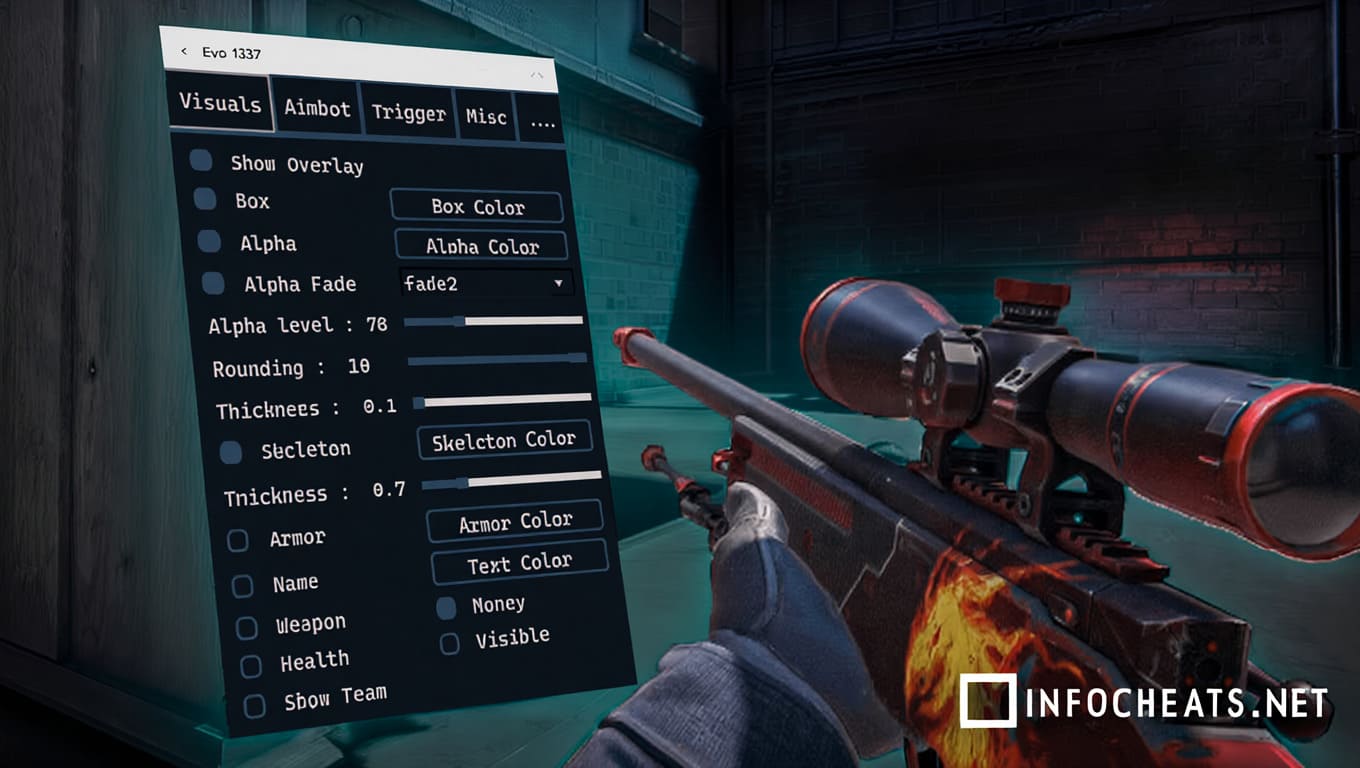The height and width of the screenshot is (768, 1360).
Task: Toggle the Show Overlay checkbox
Action: pos(201,160)
